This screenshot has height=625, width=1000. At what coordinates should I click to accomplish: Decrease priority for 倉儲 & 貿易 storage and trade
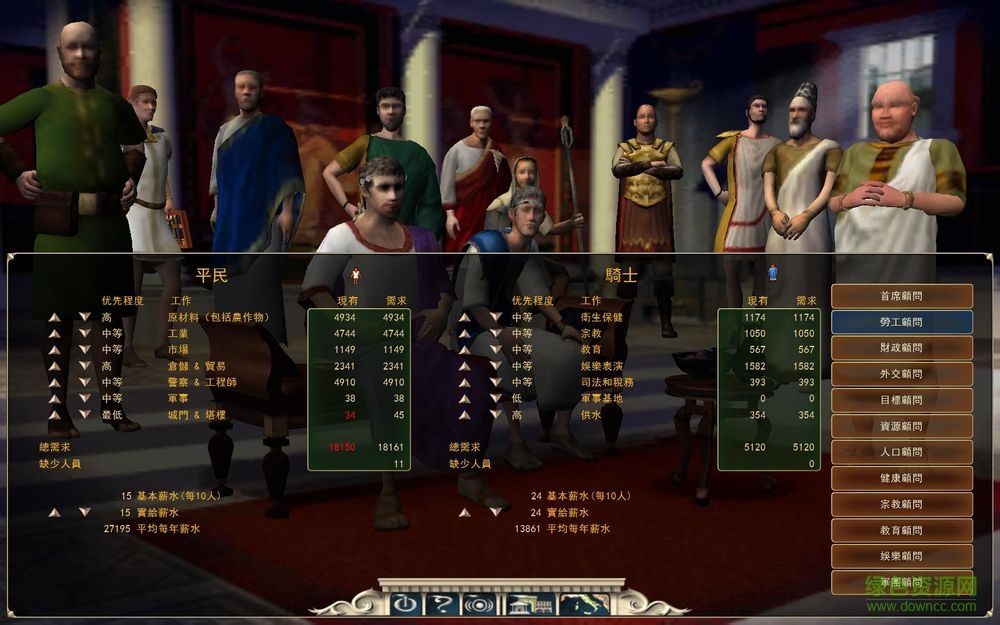pos(84,366)
